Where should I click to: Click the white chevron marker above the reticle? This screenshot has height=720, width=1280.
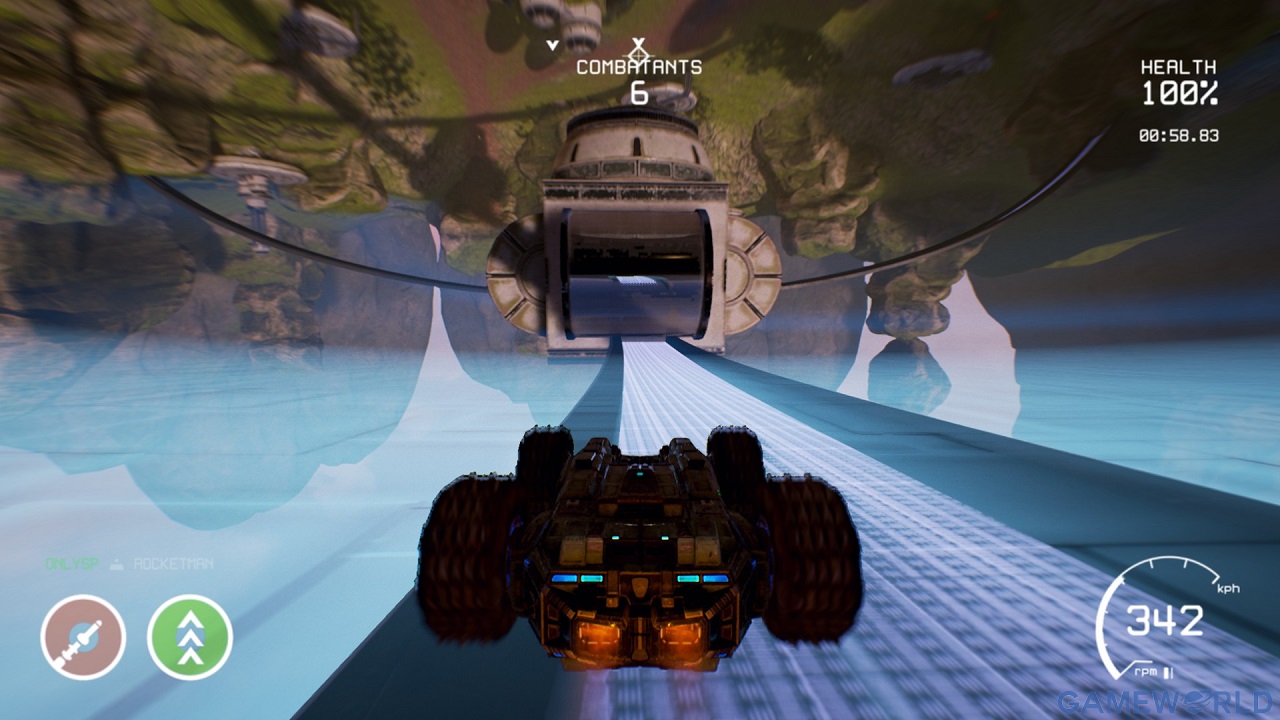(552, 45)
